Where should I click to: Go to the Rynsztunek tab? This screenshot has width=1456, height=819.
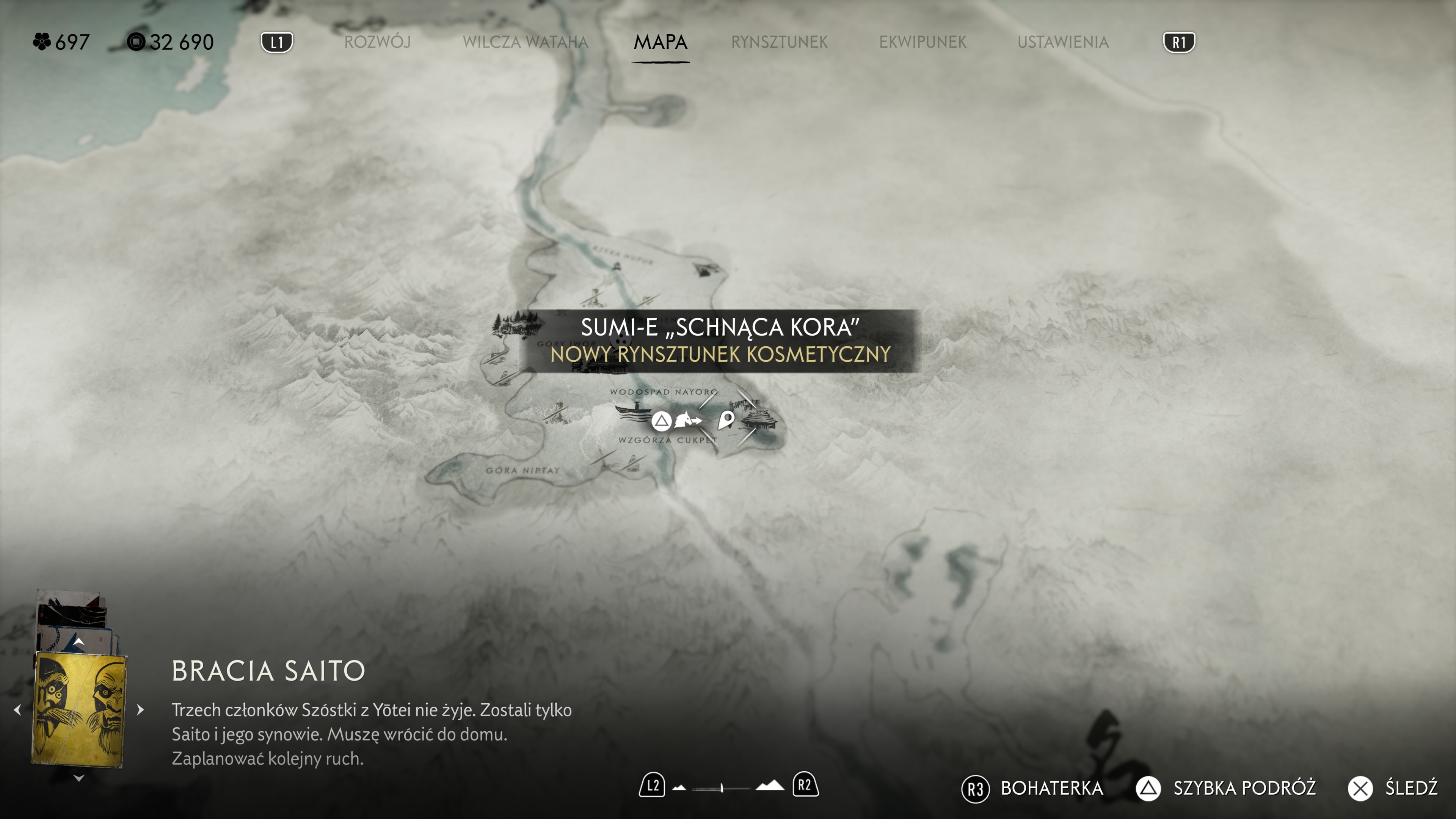pyautogui.click(x=779, y=42)
